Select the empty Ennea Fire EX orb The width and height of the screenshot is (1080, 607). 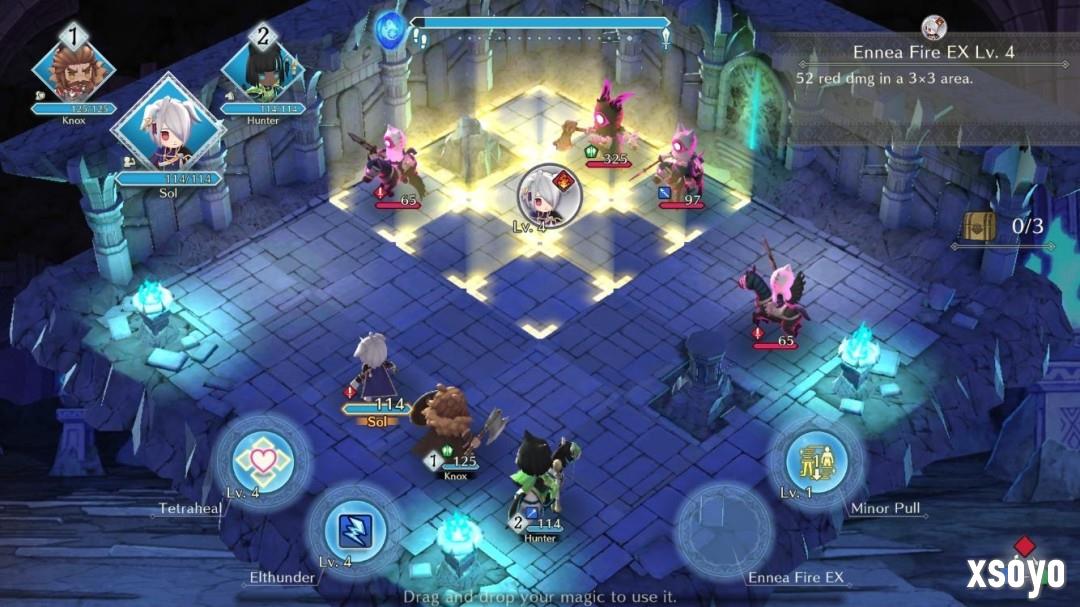724,531
